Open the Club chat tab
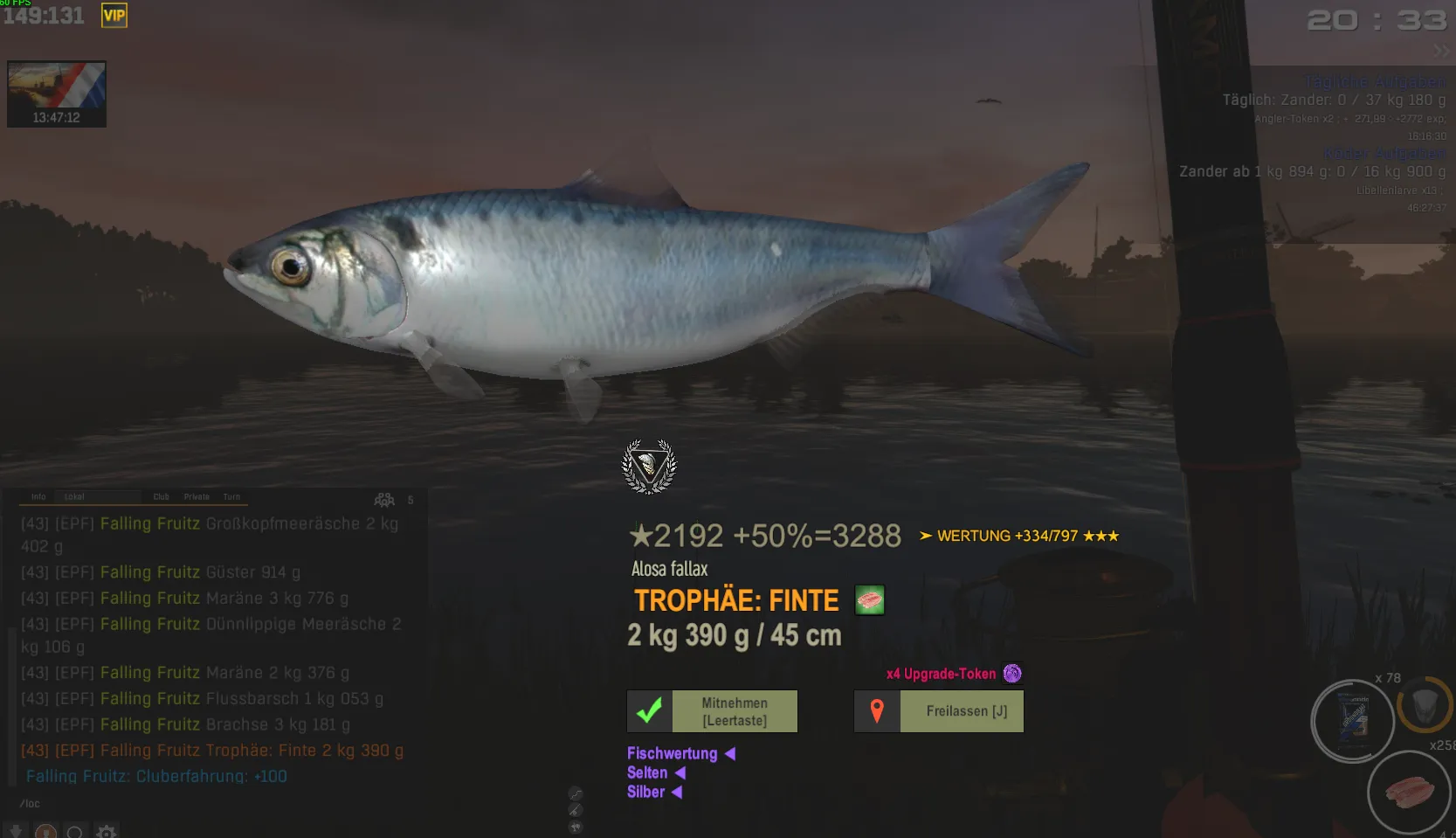 click(162, 497)
